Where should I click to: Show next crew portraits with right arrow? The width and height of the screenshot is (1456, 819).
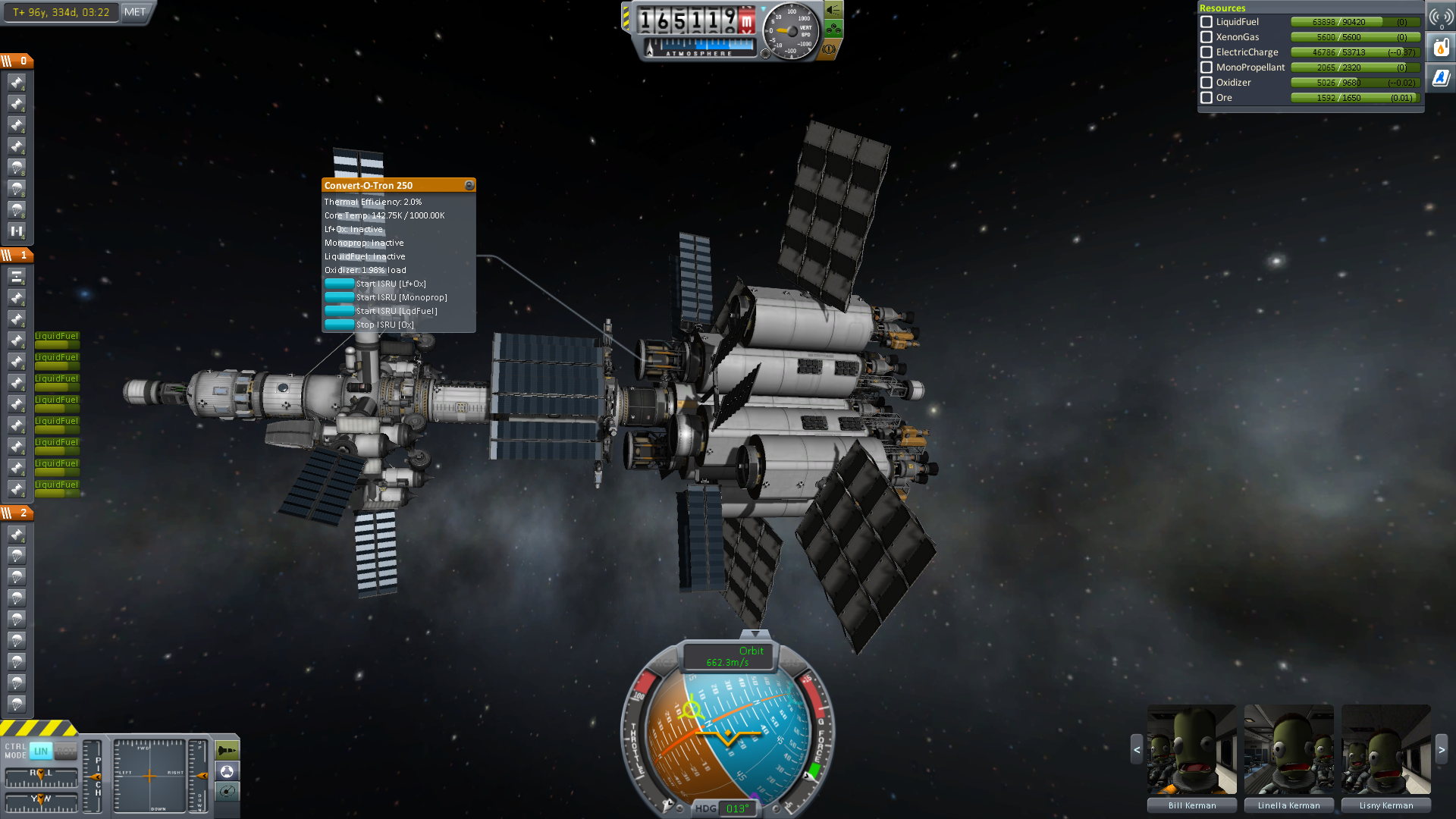pos(1442,749)
